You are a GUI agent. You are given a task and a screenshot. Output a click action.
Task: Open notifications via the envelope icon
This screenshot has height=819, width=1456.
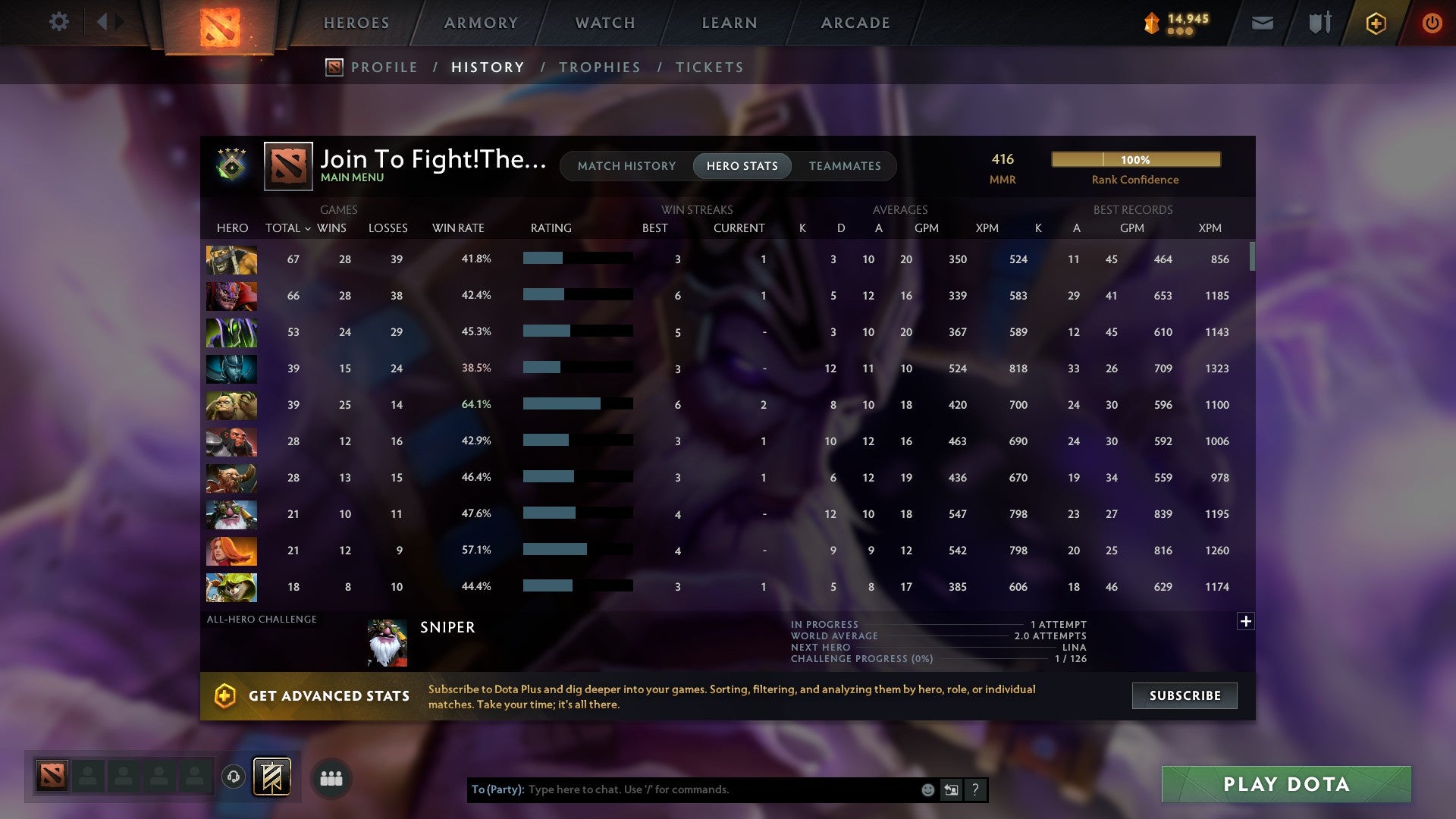pos(1262,23)
